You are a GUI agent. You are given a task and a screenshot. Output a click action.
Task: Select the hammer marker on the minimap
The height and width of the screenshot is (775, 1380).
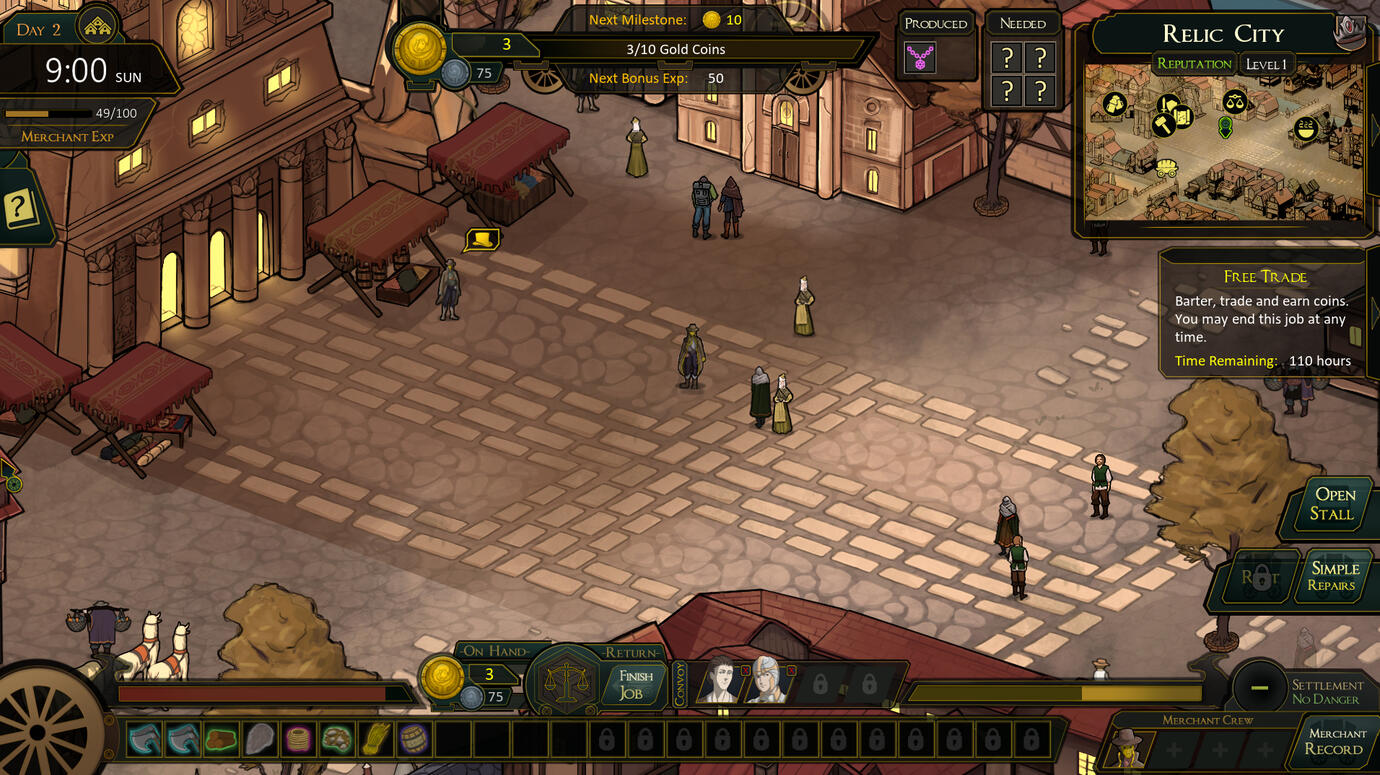(x=1162, y=125)
